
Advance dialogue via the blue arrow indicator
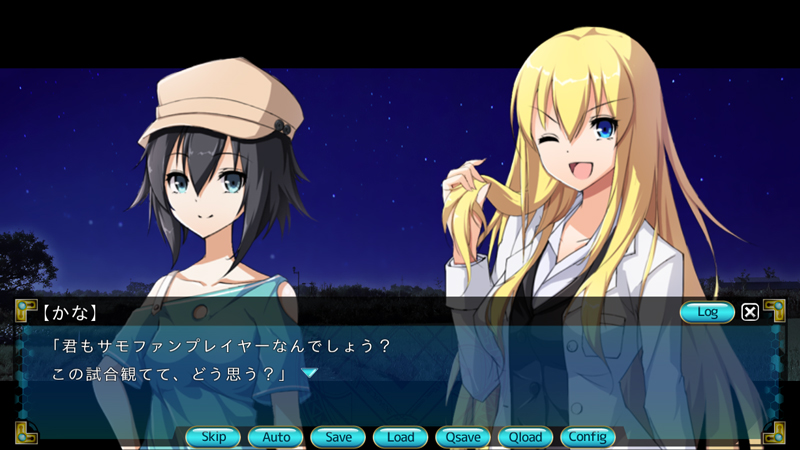pos(310,373)
